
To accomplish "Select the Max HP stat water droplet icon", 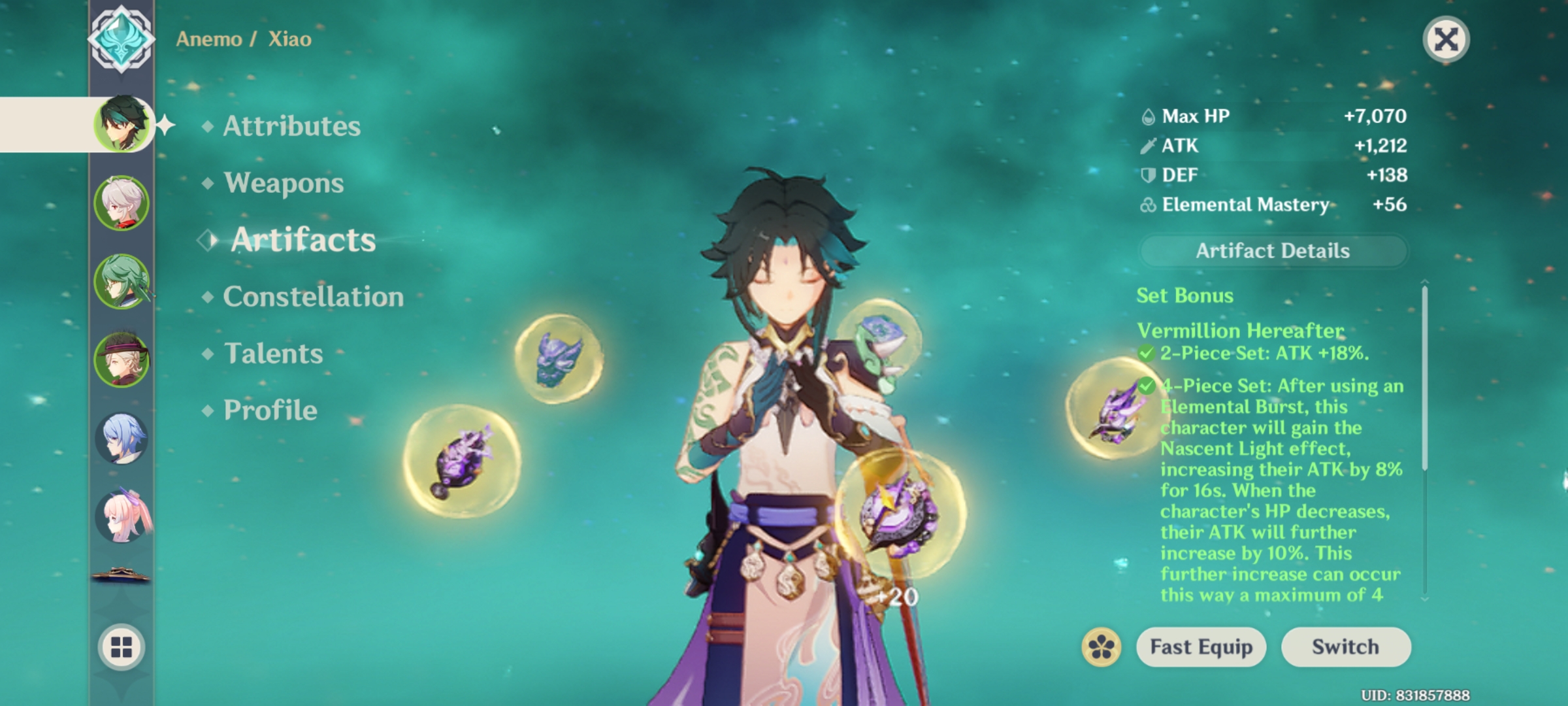I will (1148, 116).
